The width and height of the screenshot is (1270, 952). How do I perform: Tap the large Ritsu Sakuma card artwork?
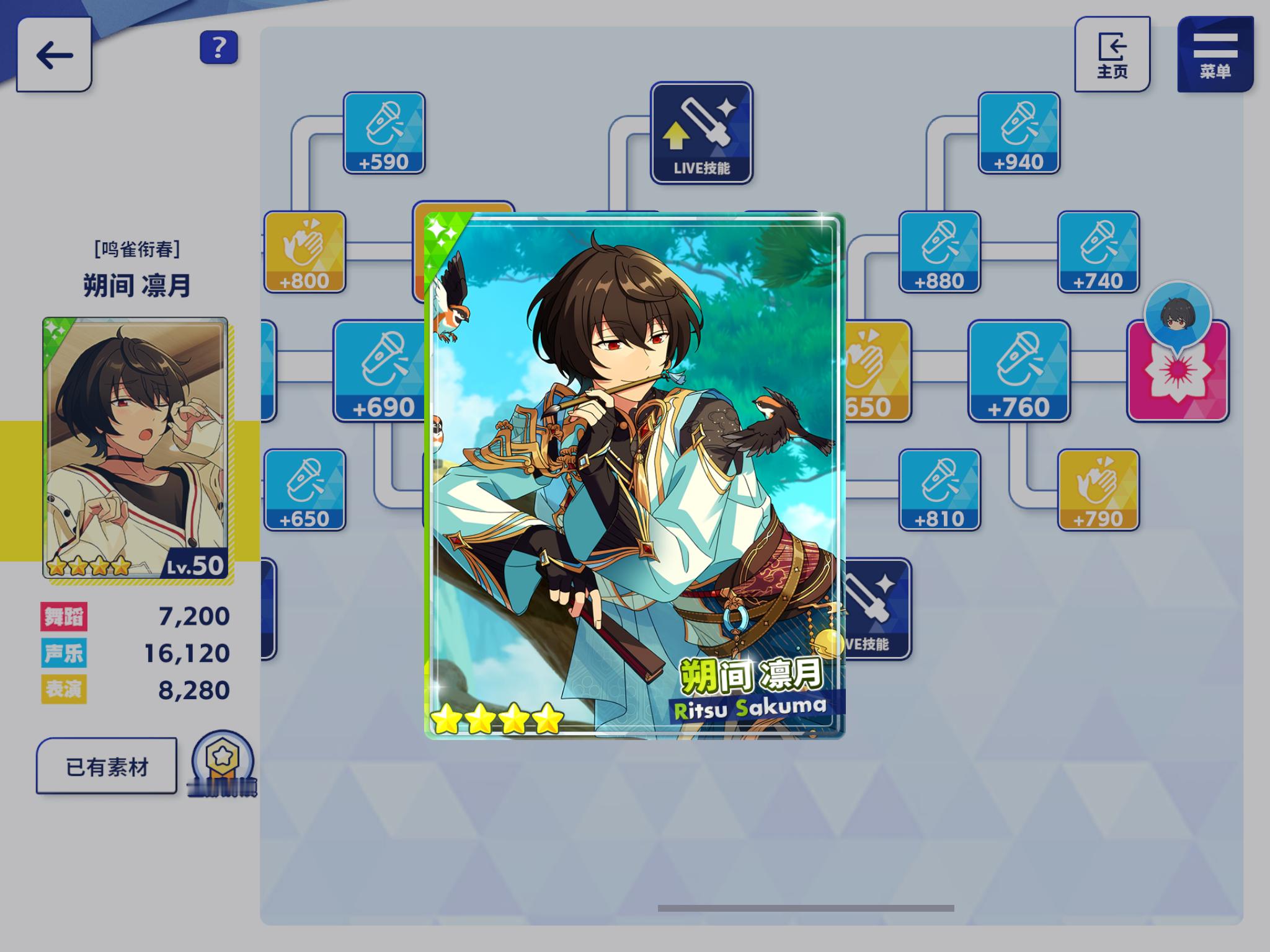click(634, 476)
